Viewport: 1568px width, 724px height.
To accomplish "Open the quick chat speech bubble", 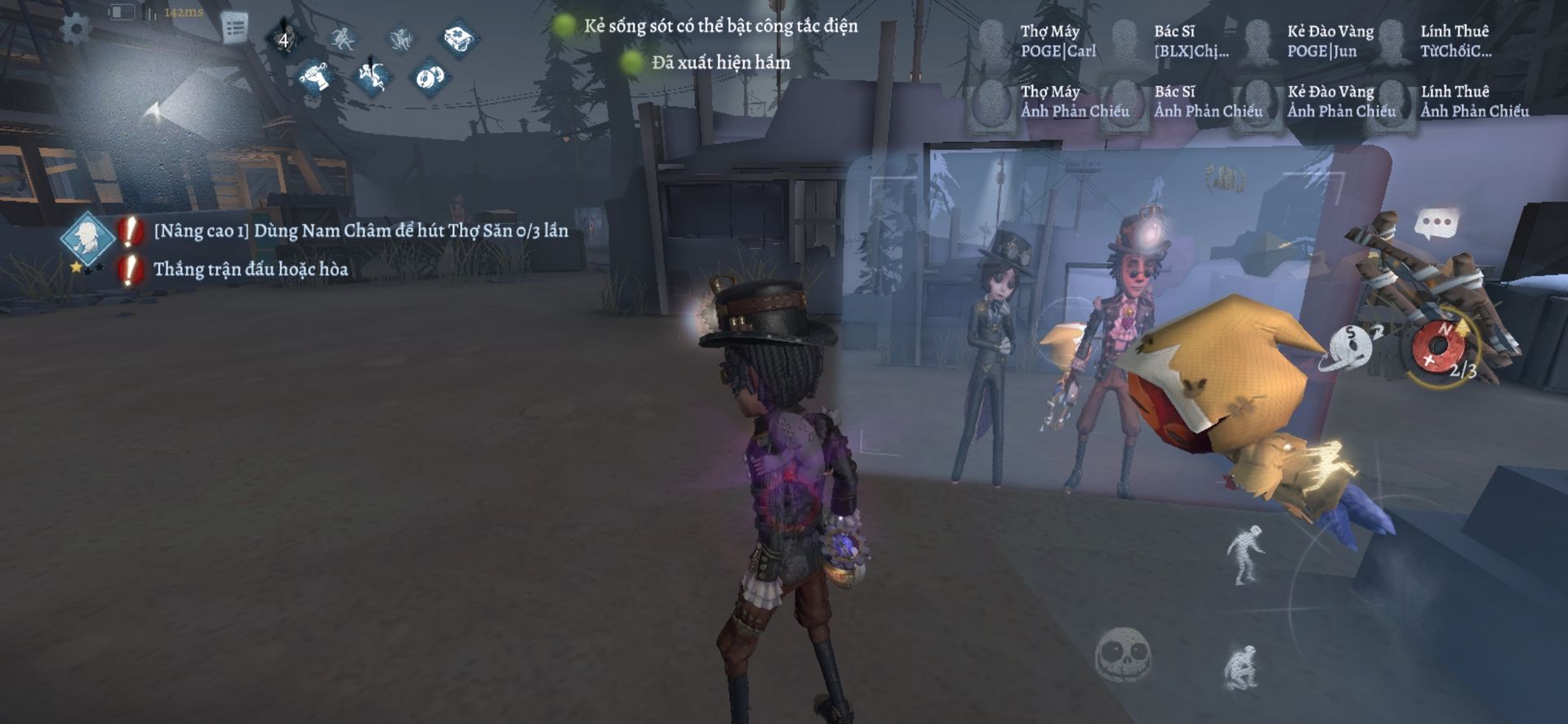I will (x=1436, y=223).
